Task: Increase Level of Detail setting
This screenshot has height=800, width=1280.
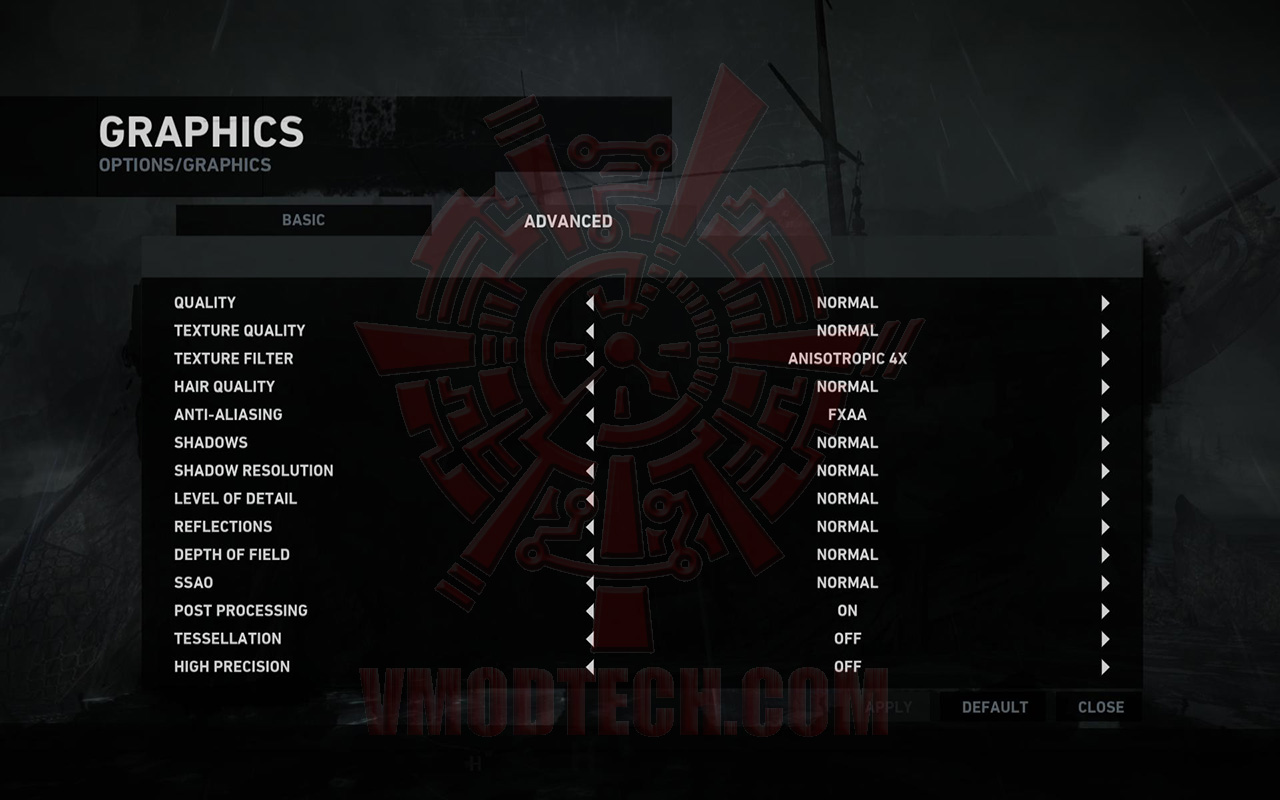Action: click(1104, 498)
